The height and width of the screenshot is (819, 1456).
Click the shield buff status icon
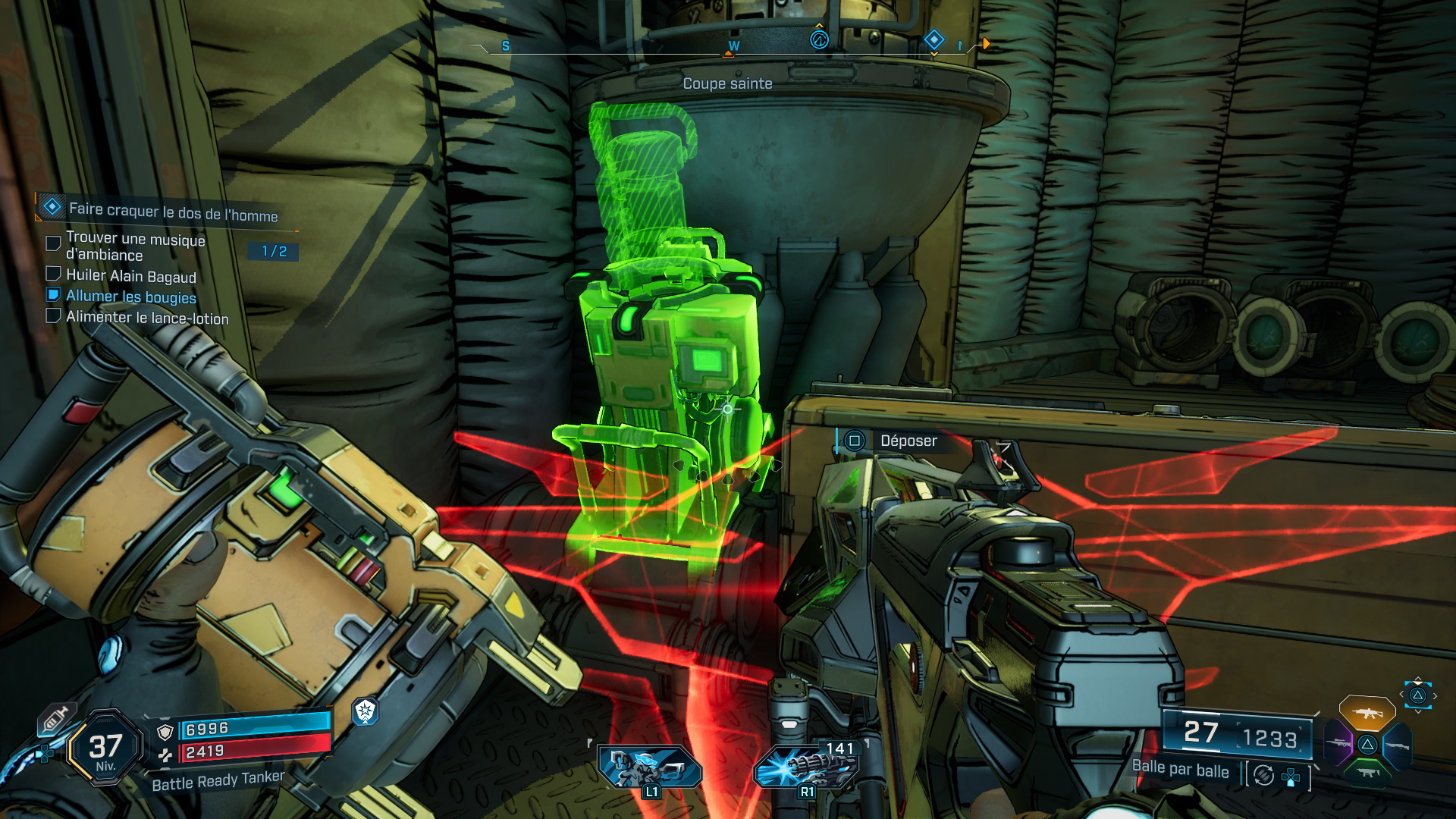(x=366, y=711)
